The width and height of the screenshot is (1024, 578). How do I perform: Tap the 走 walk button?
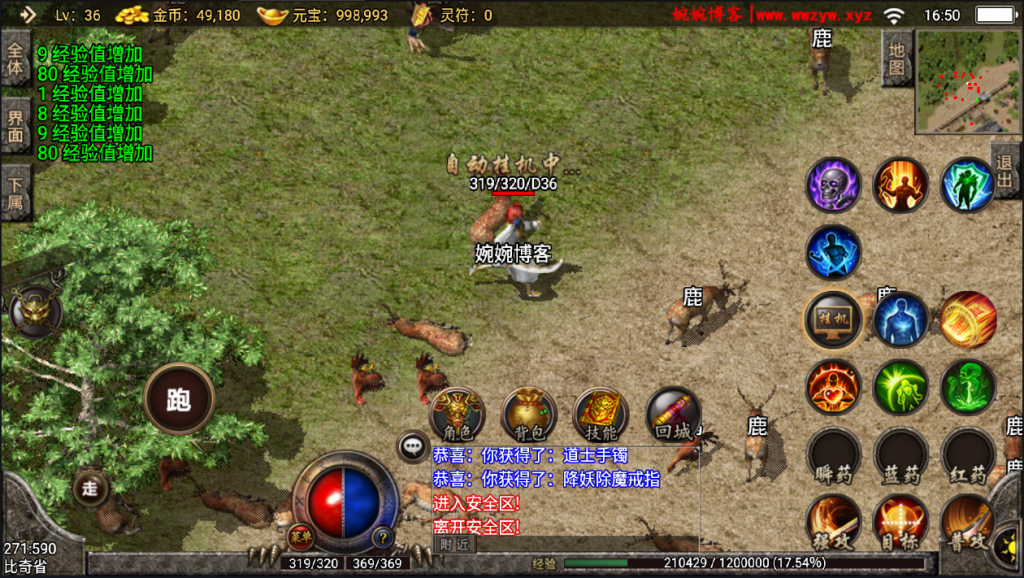coord(90,488)
